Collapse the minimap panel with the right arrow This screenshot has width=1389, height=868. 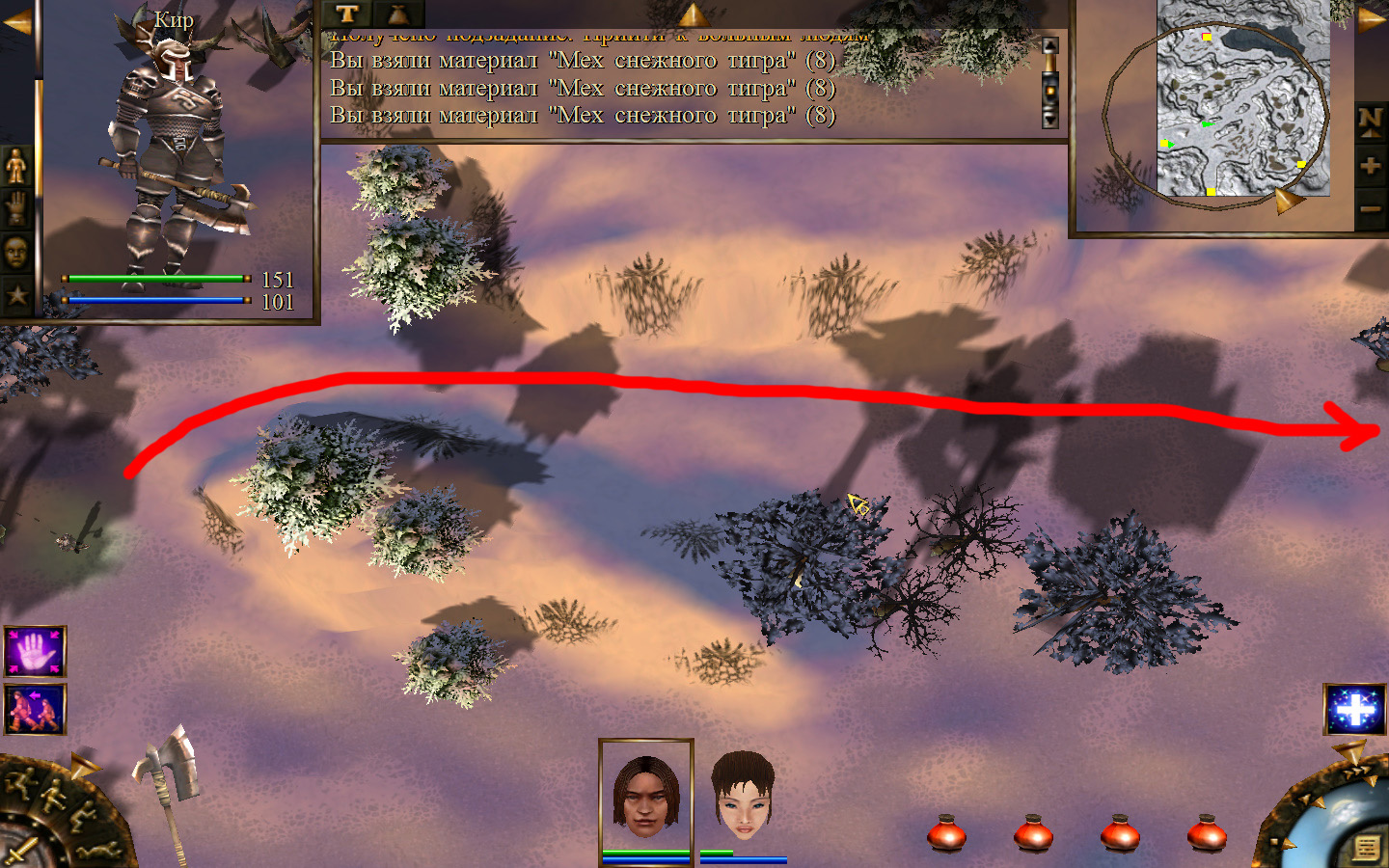coord(1371,20)
